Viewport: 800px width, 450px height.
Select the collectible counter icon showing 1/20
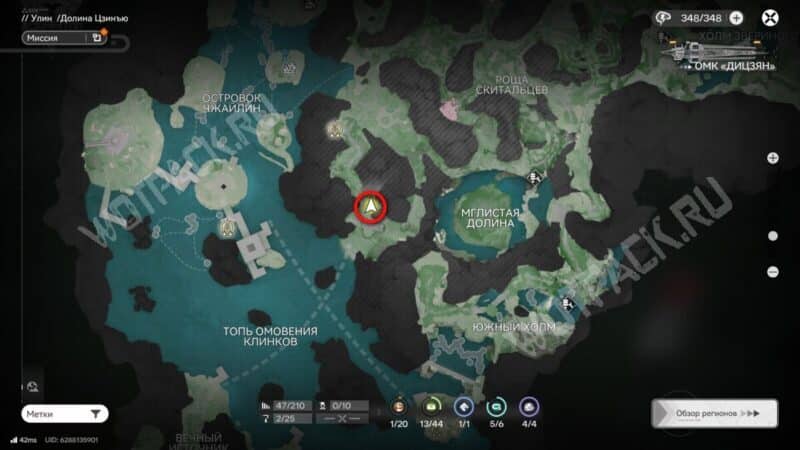399,406
